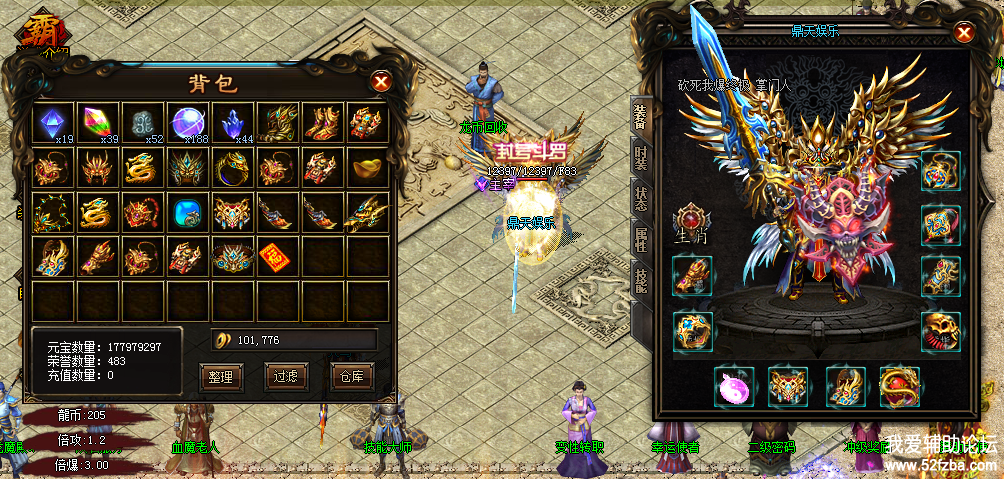1004x479 pixels.
Task: Close the 背包 inventory window
Action: click(380, 81)
